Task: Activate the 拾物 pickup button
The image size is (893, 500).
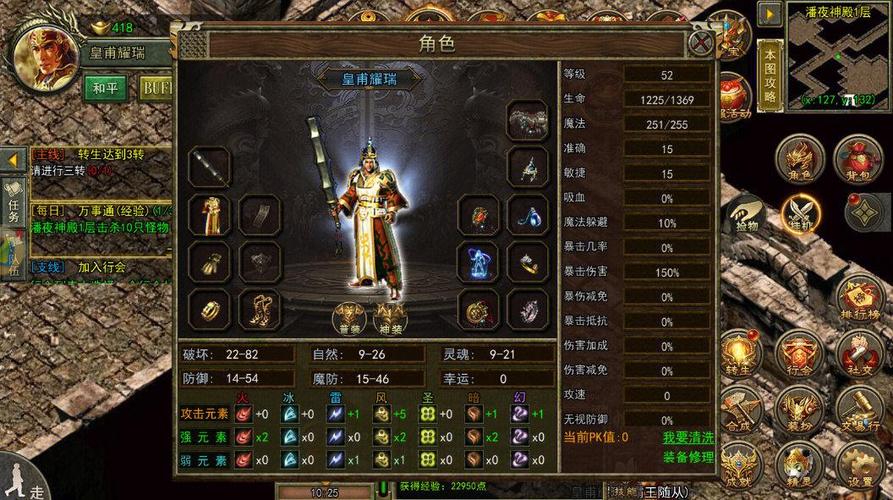Action: pos(745,214)
